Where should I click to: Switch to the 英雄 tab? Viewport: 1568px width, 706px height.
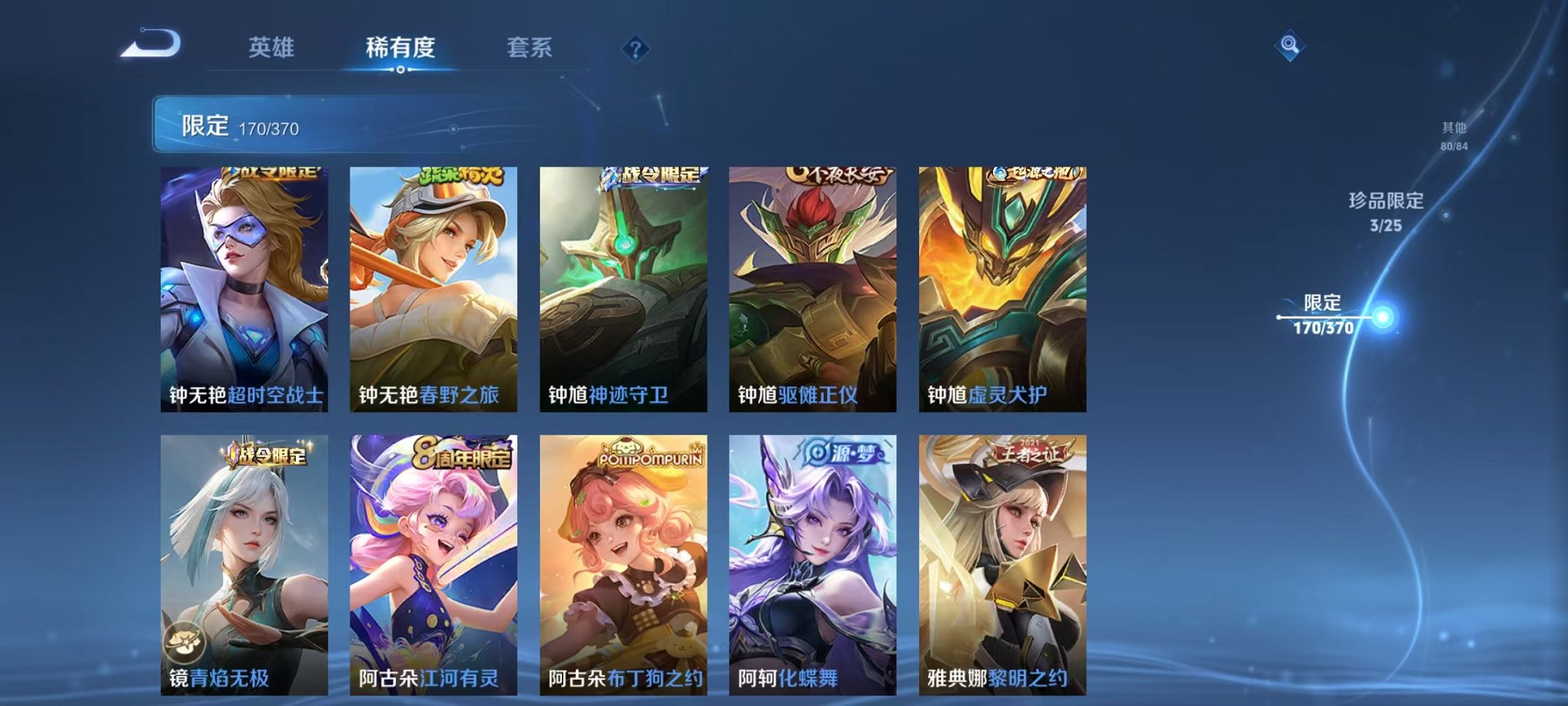point(273,46)
